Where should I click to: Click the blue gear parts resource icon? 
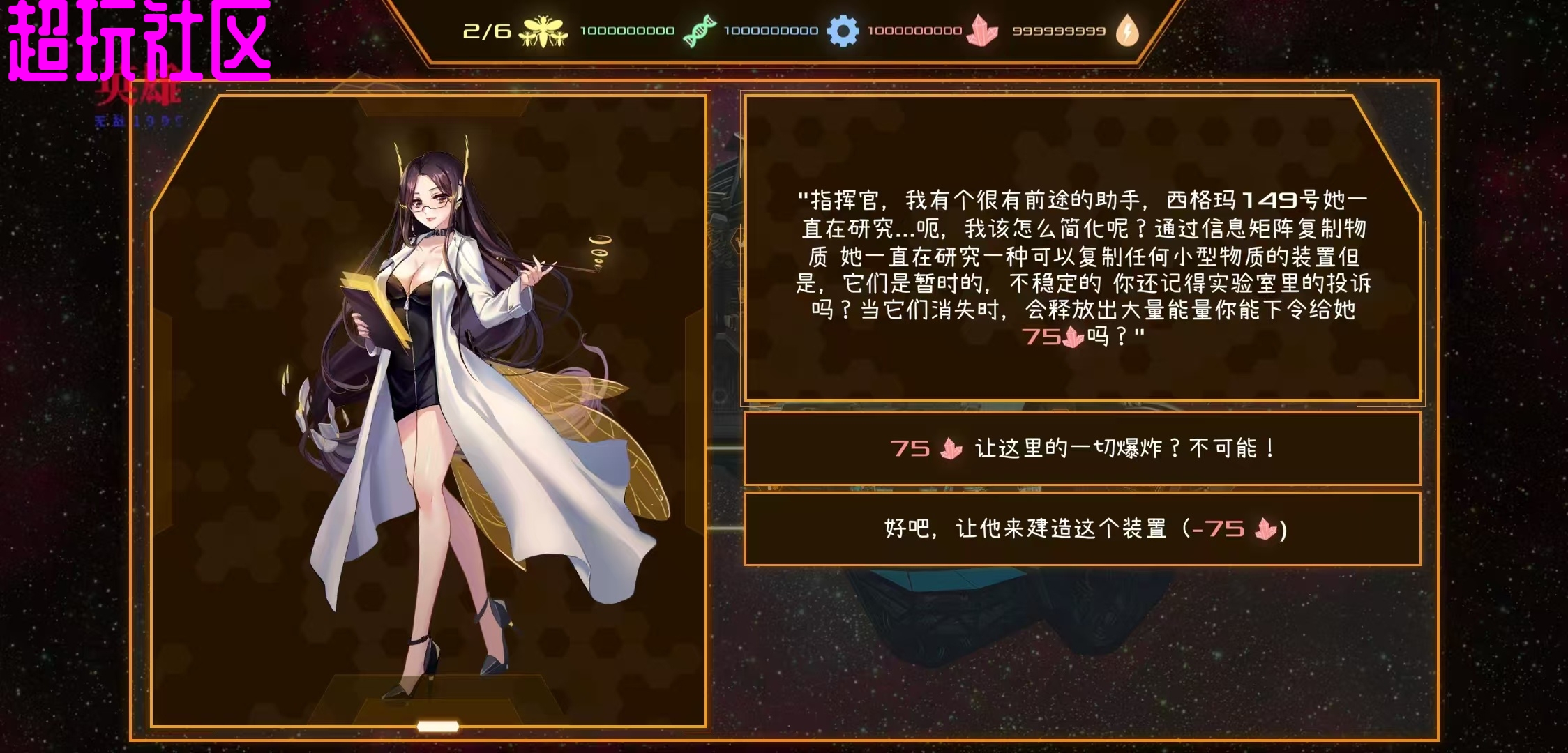[x=843, y=30]
